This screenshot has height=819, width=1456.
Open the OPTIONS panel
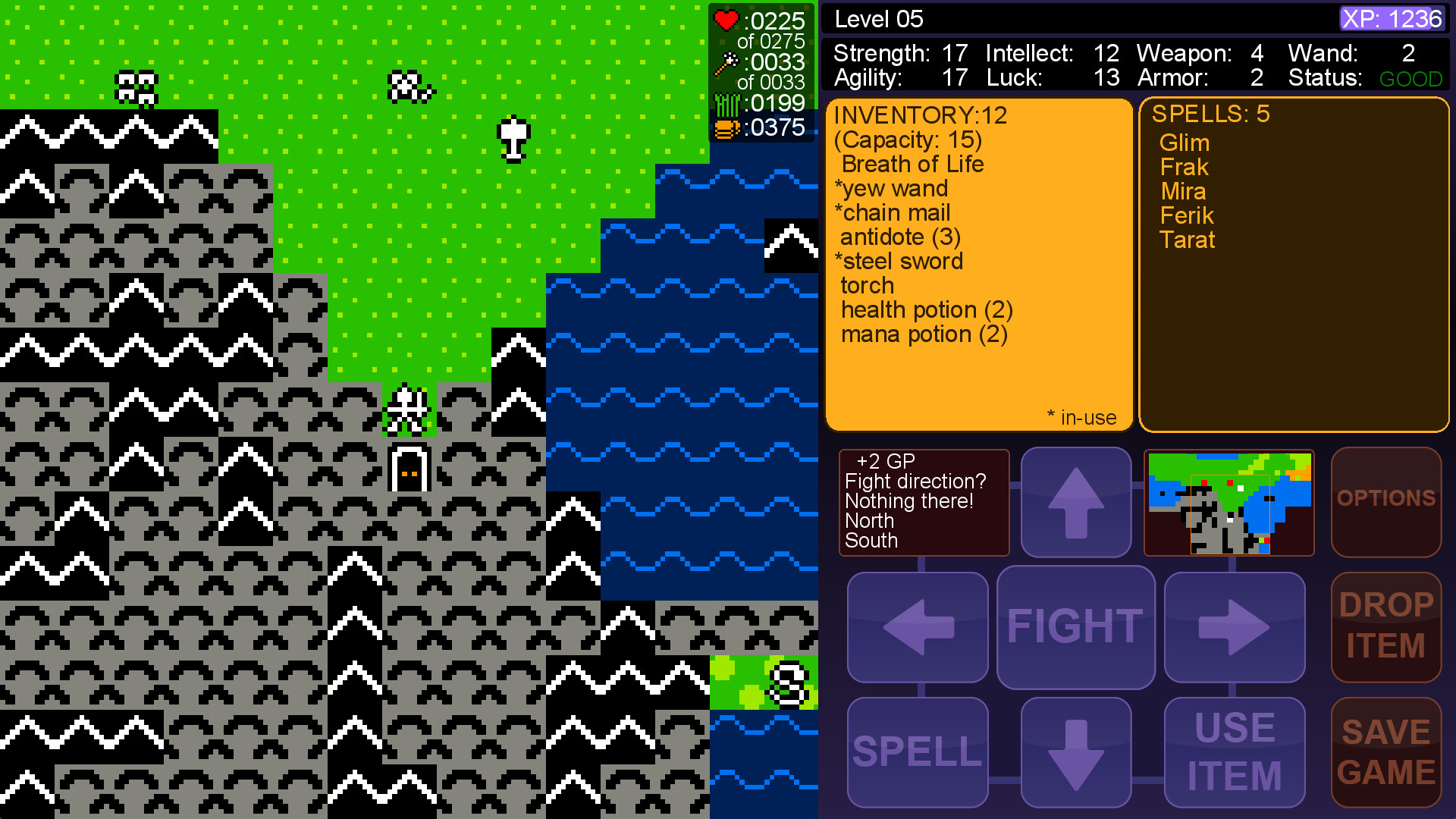[1385, 502]
